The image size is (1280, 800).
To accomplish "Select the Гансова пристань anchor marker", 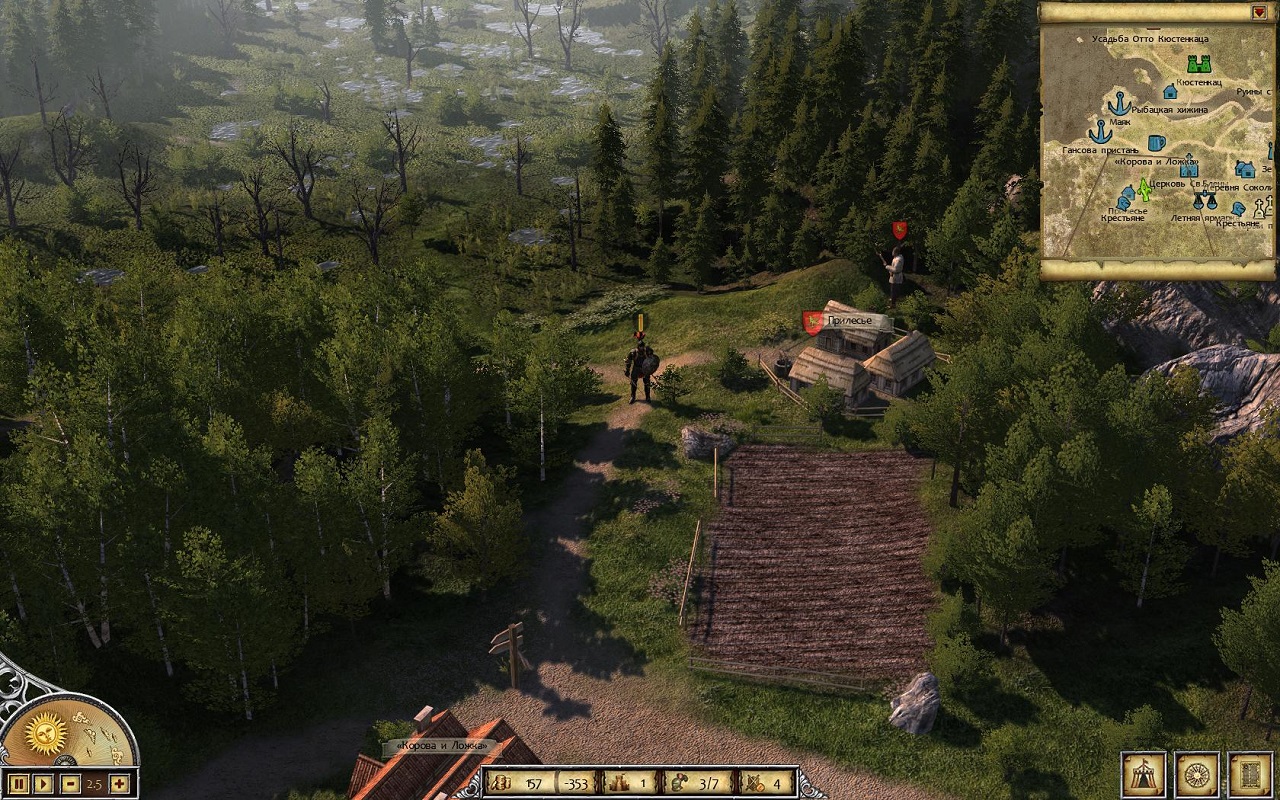I will pyautogui.click(x=1100, y=132).
